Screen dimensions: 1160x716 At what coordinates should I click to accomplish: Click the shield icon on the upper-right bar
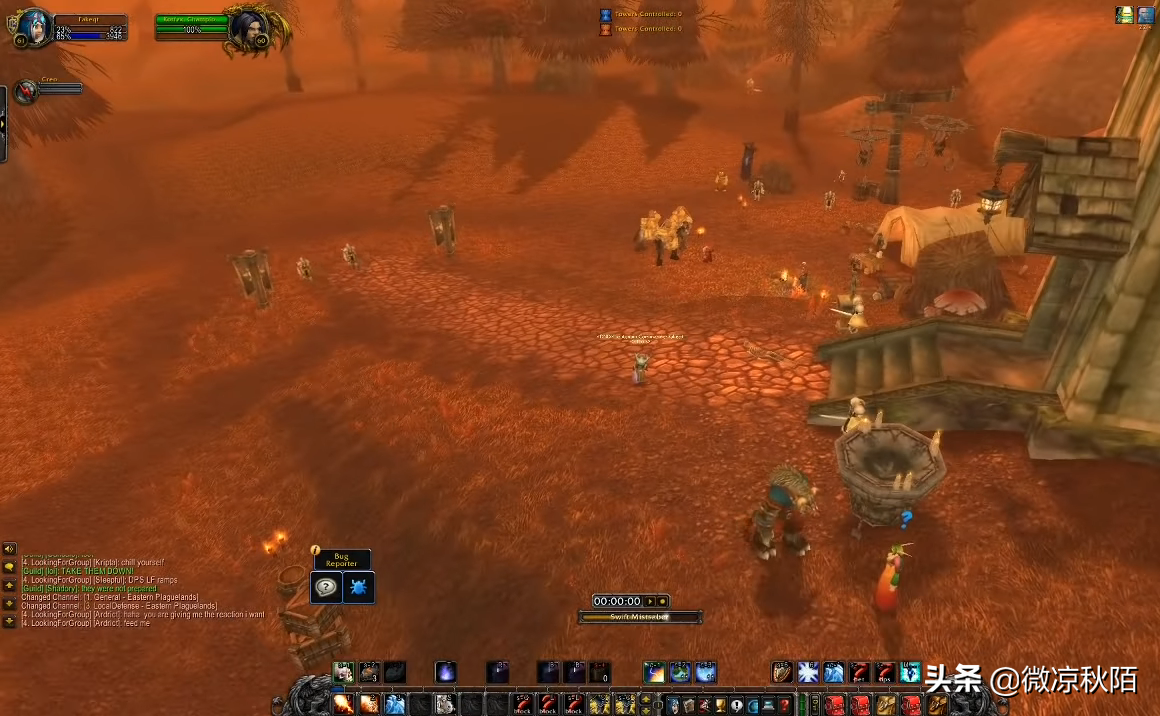pos(782,672)
